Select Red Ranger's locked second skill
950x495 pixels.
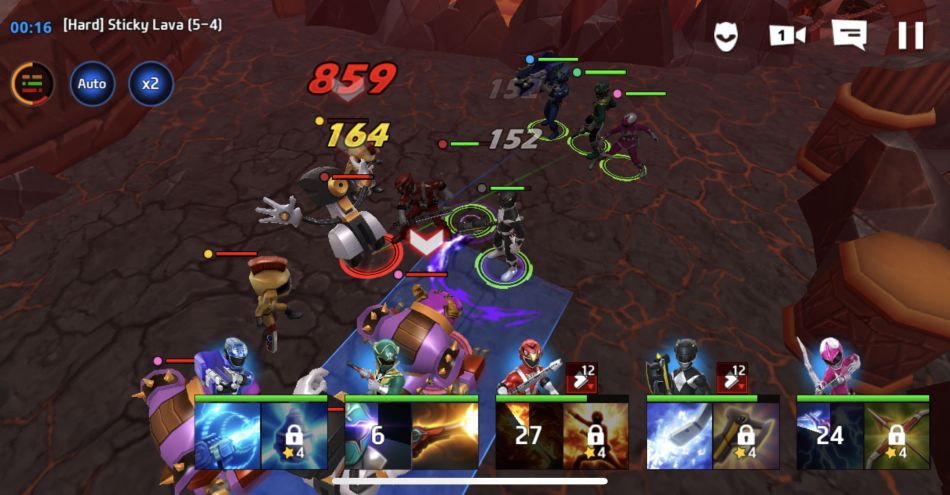pos(595,435)
